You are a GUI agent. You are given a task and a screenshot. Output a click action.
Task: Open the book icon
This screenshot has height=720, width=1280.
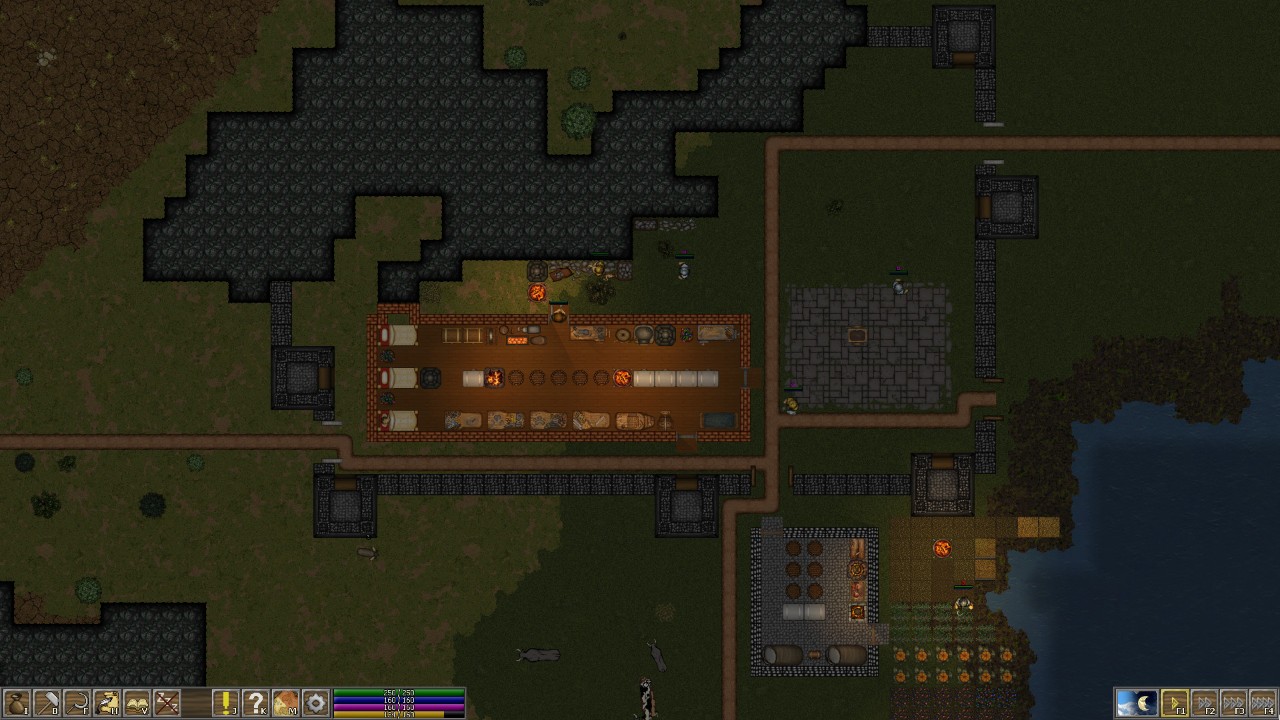136,703
